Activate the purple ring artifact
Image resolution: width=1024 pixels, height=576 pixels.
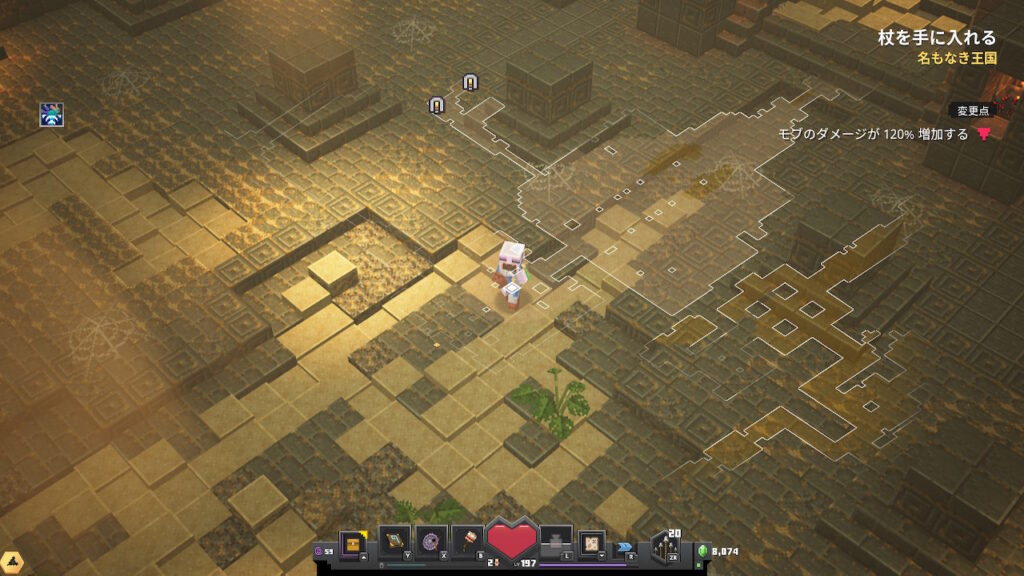431,541
